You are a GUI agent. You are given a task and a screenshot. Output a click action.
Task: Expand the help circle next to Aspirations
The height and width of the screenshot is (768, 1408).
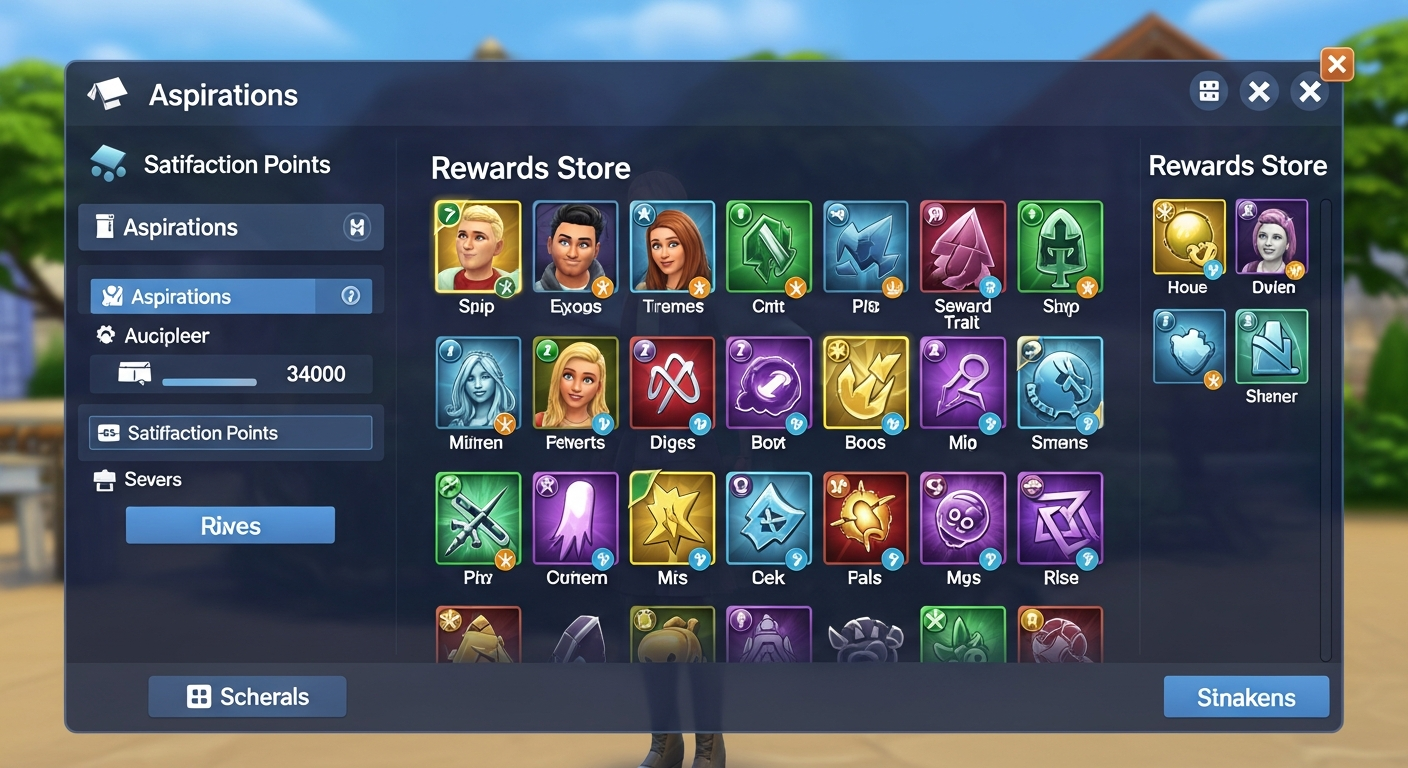click(x=349, y=295)
